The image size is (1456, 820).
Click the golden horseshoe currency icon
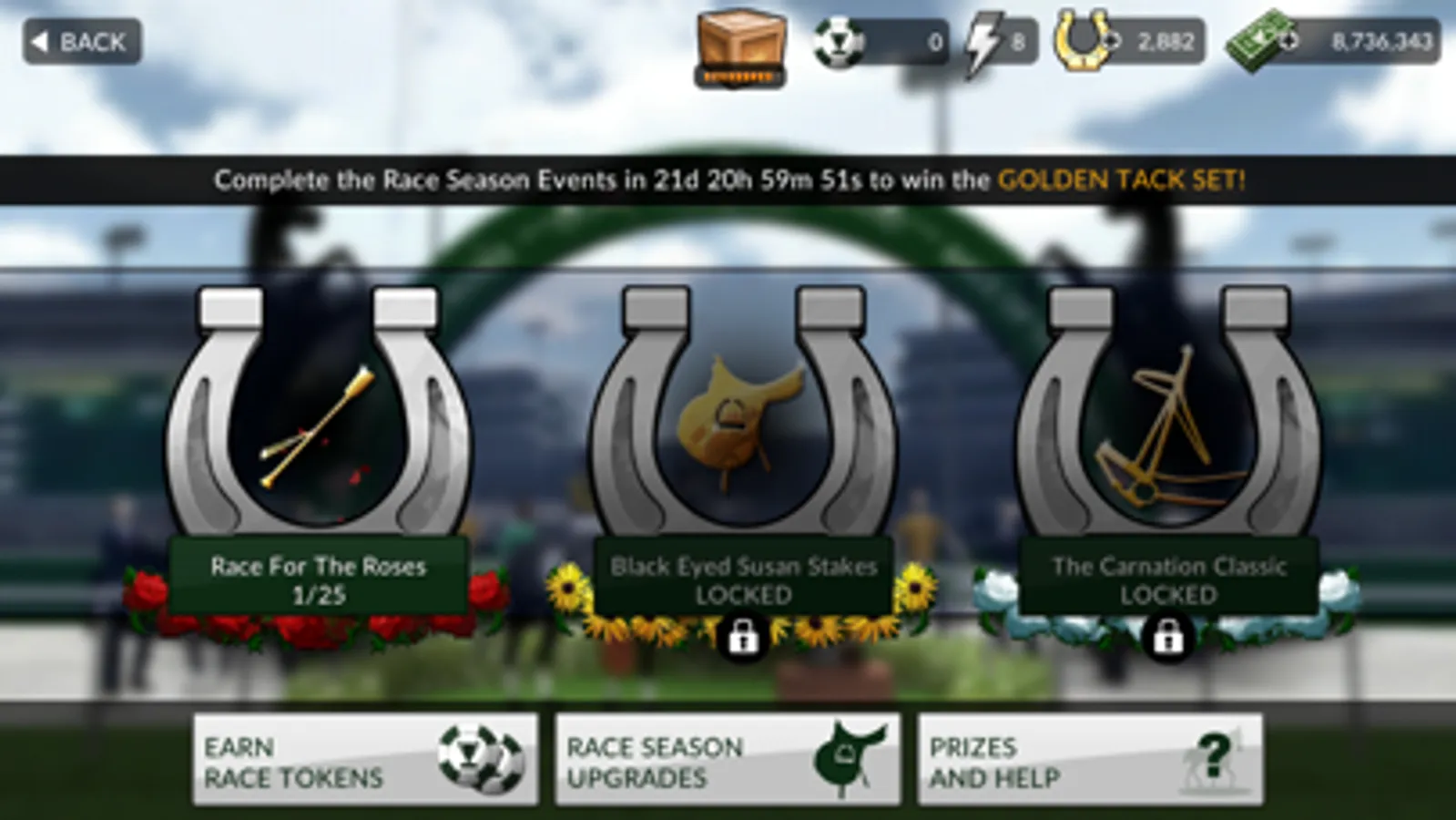[1084, 40]
